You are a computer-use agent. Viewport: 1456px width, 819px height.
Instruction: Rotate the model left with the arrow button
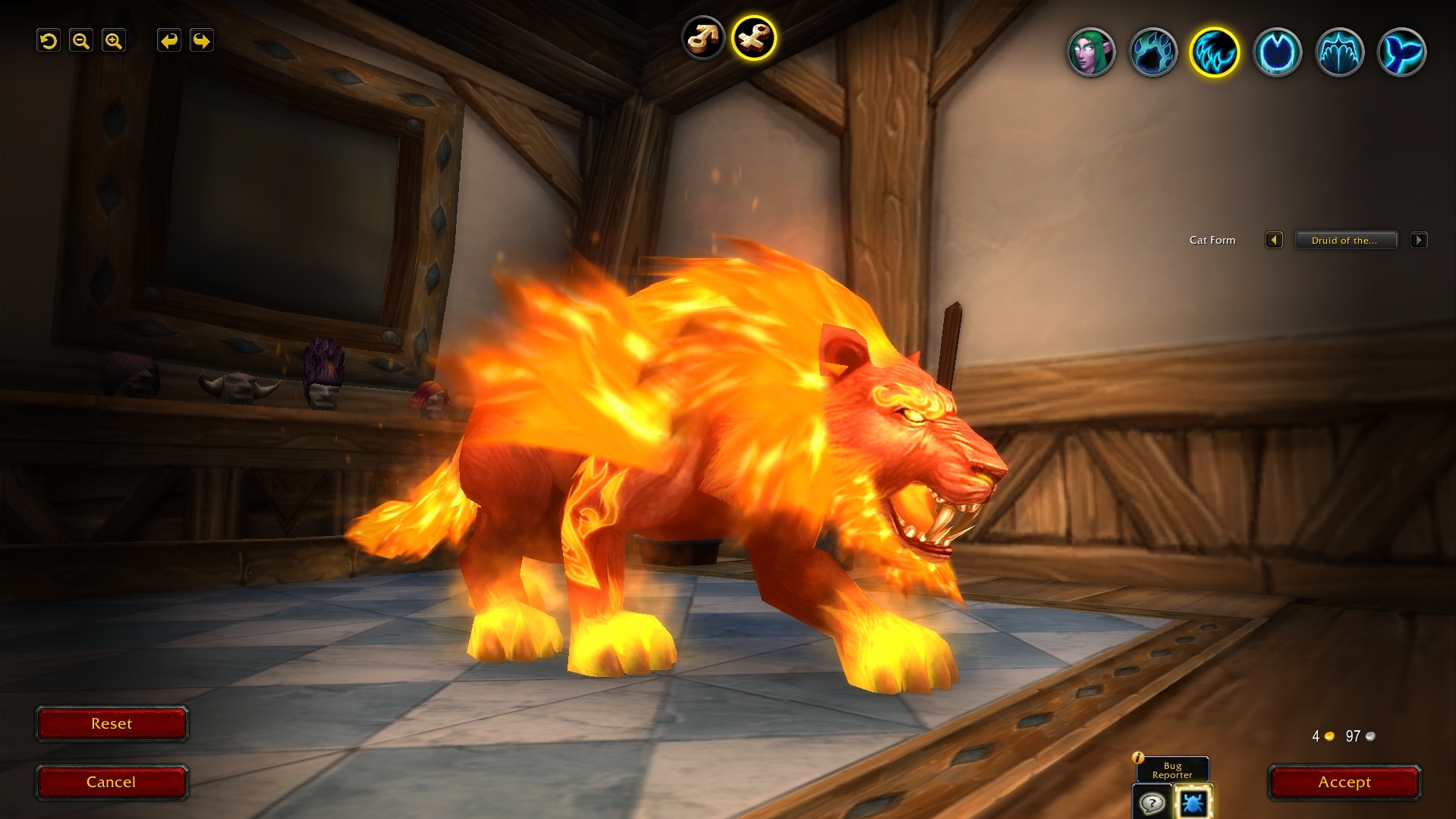[x=169, y=41]
